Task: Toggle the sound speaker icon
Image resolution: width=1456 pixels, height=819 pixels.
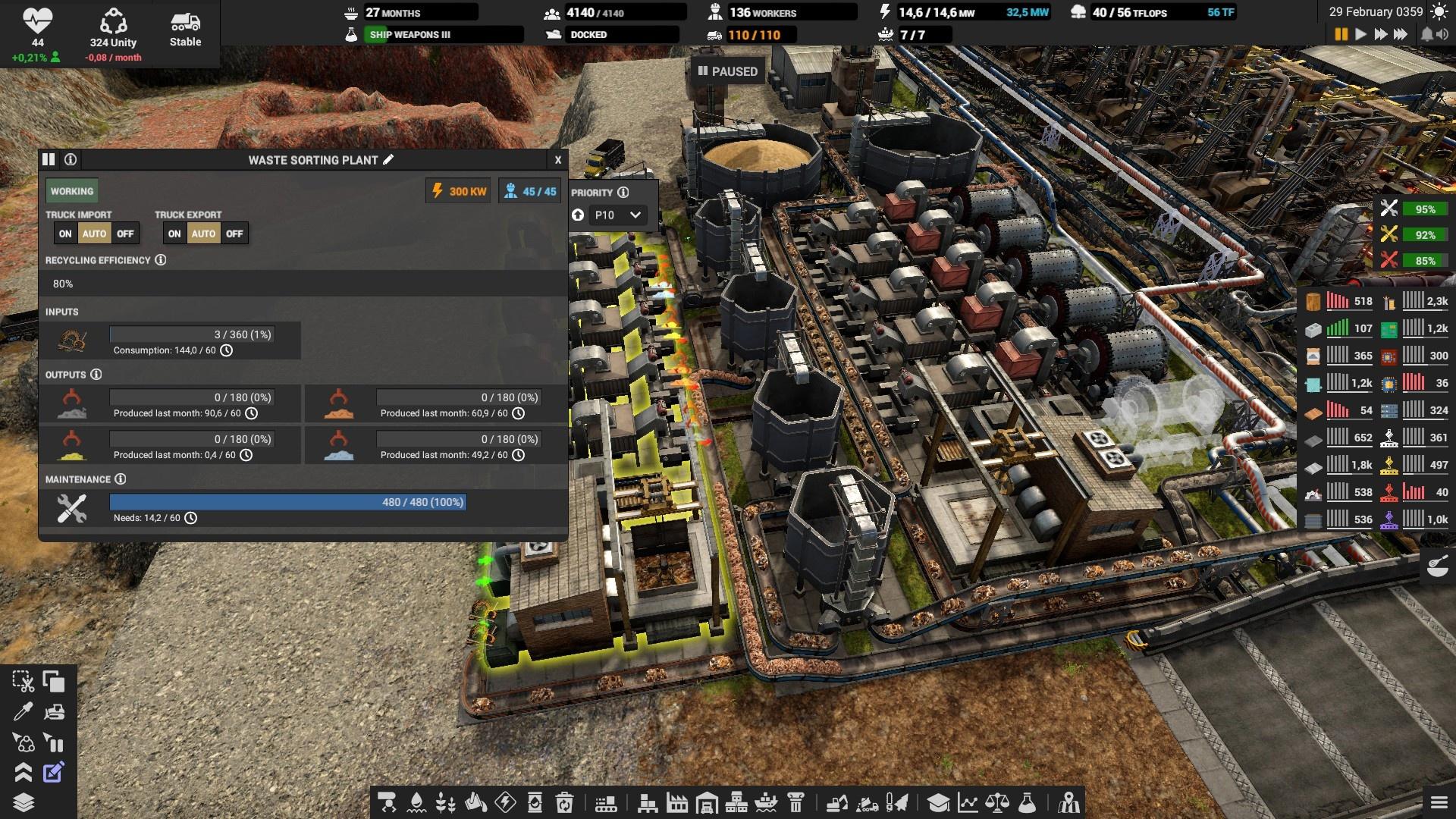Action: tap(1443, 34)
